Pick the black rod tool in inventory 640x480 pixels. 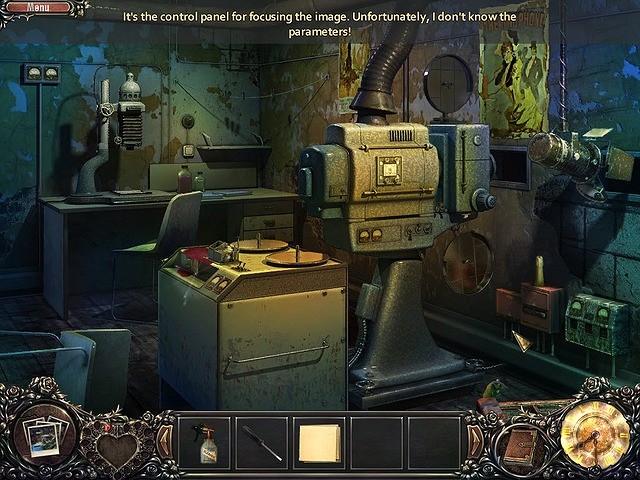point(263,442)
